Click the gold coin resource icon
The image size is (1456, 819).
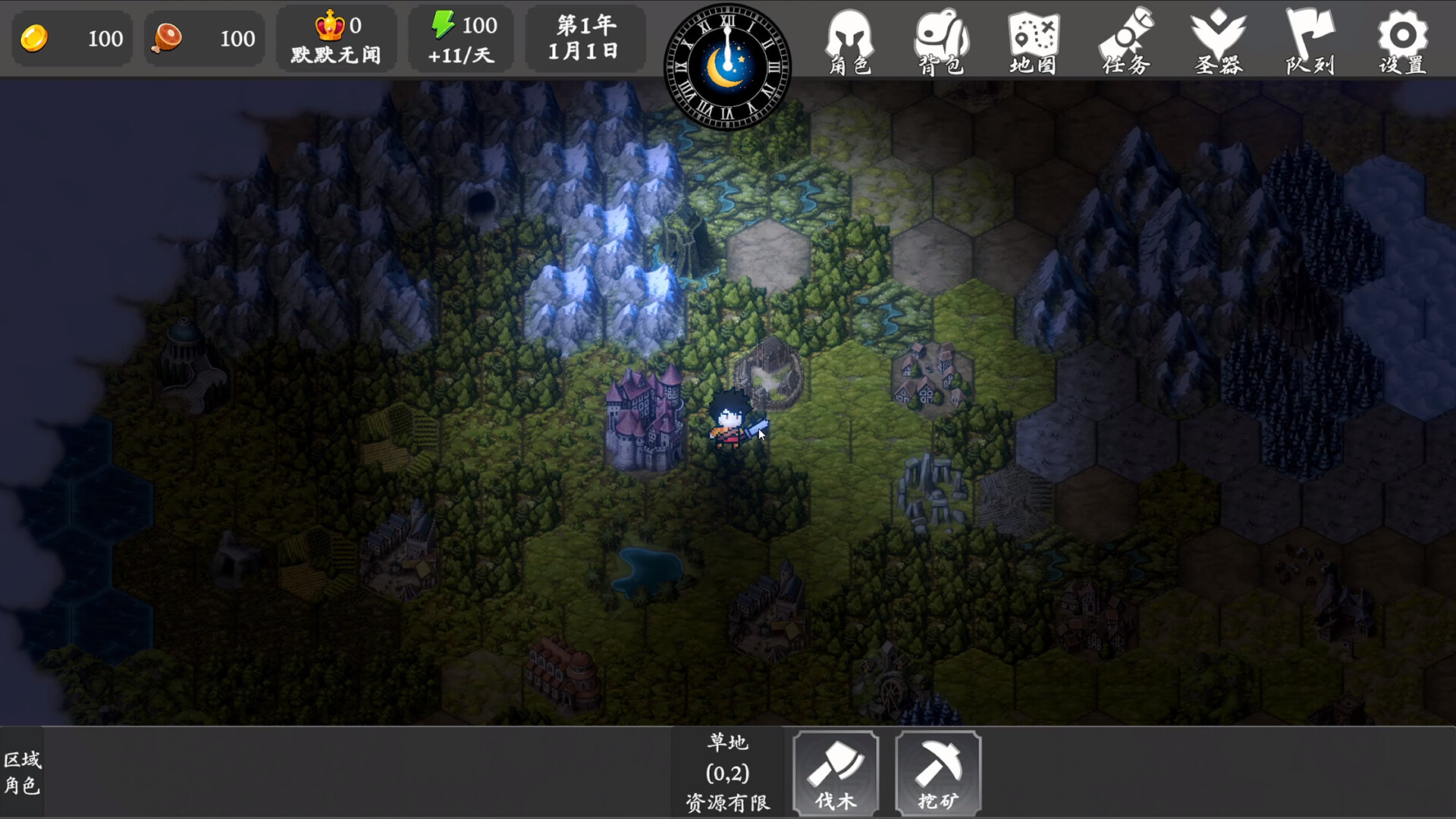[36, 38]
